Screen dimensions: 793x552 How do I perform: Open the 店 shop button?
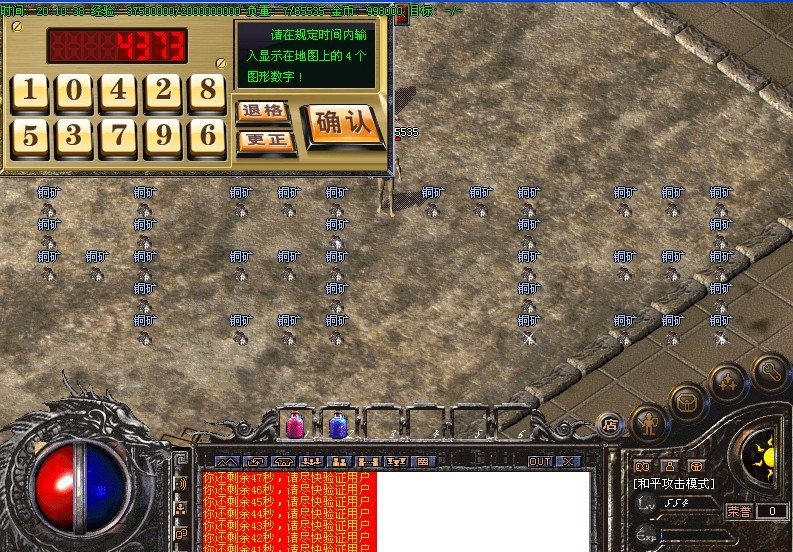(x=610, y=424)
